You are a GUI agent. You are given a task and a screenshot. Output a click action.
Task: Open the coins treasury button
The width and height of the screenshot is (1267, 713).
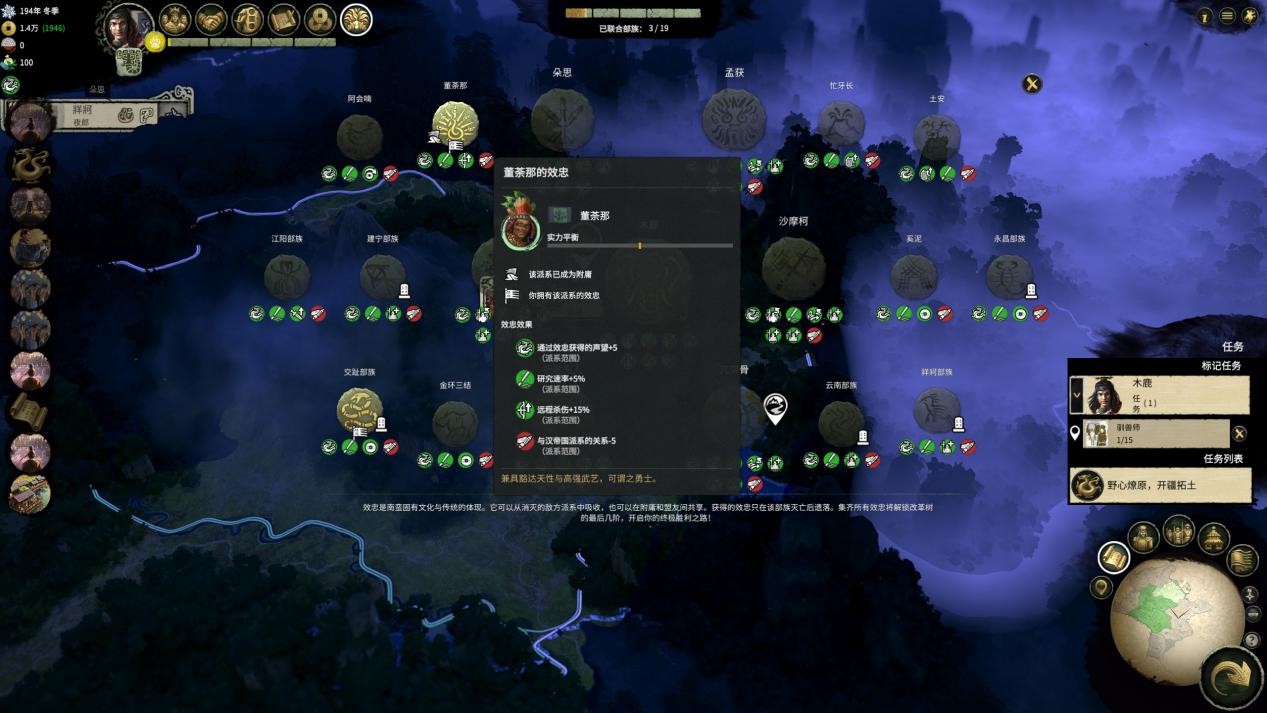320,19
